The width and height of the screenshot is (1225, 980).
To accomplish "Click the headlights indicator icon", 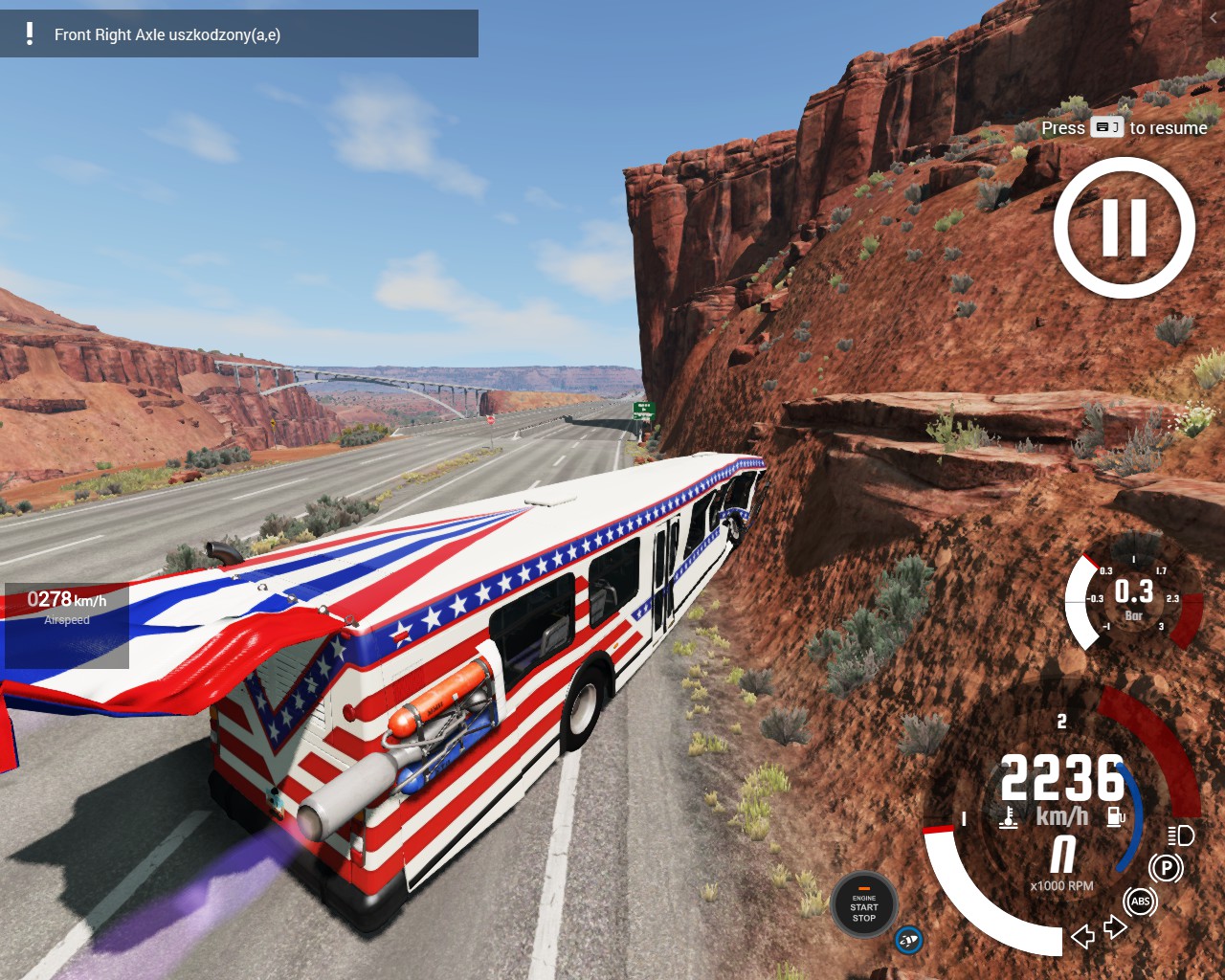I will coord(1181,835).
